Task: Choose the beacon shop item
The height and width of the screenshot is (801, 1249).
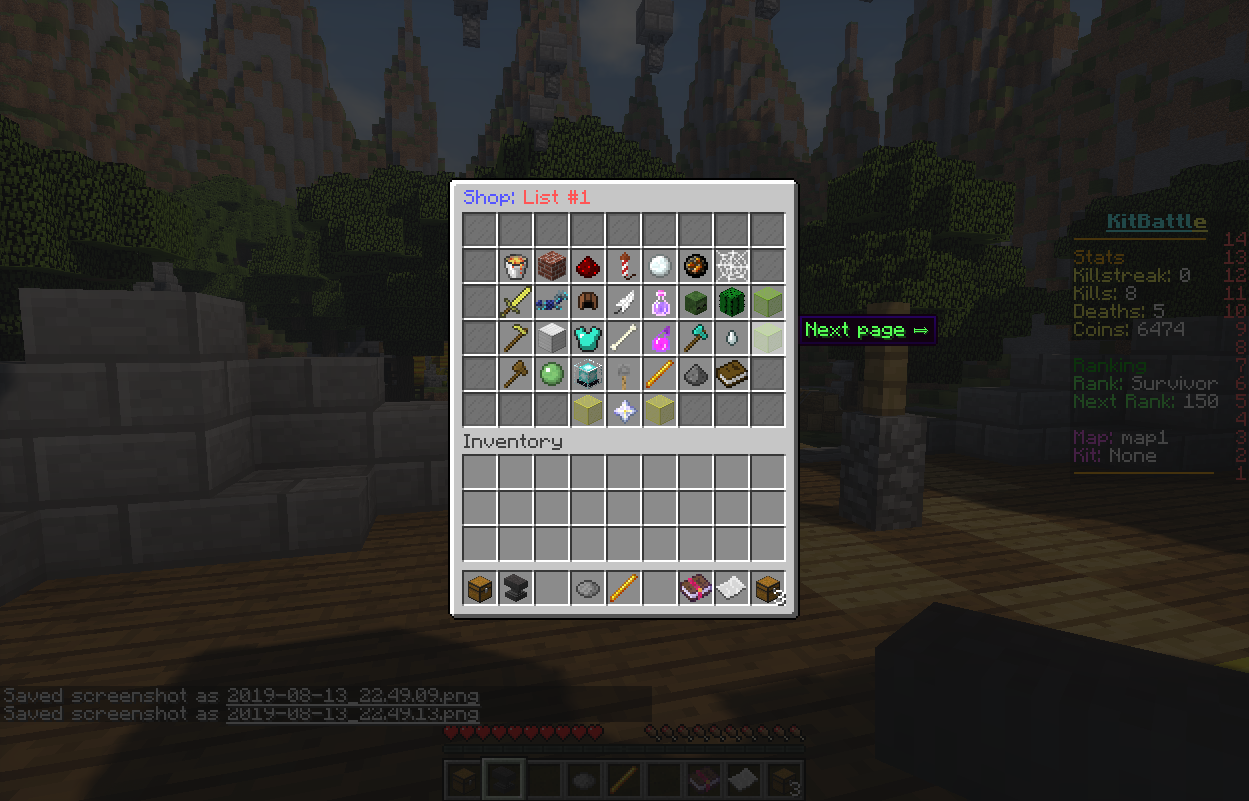Action: point(588,374)
